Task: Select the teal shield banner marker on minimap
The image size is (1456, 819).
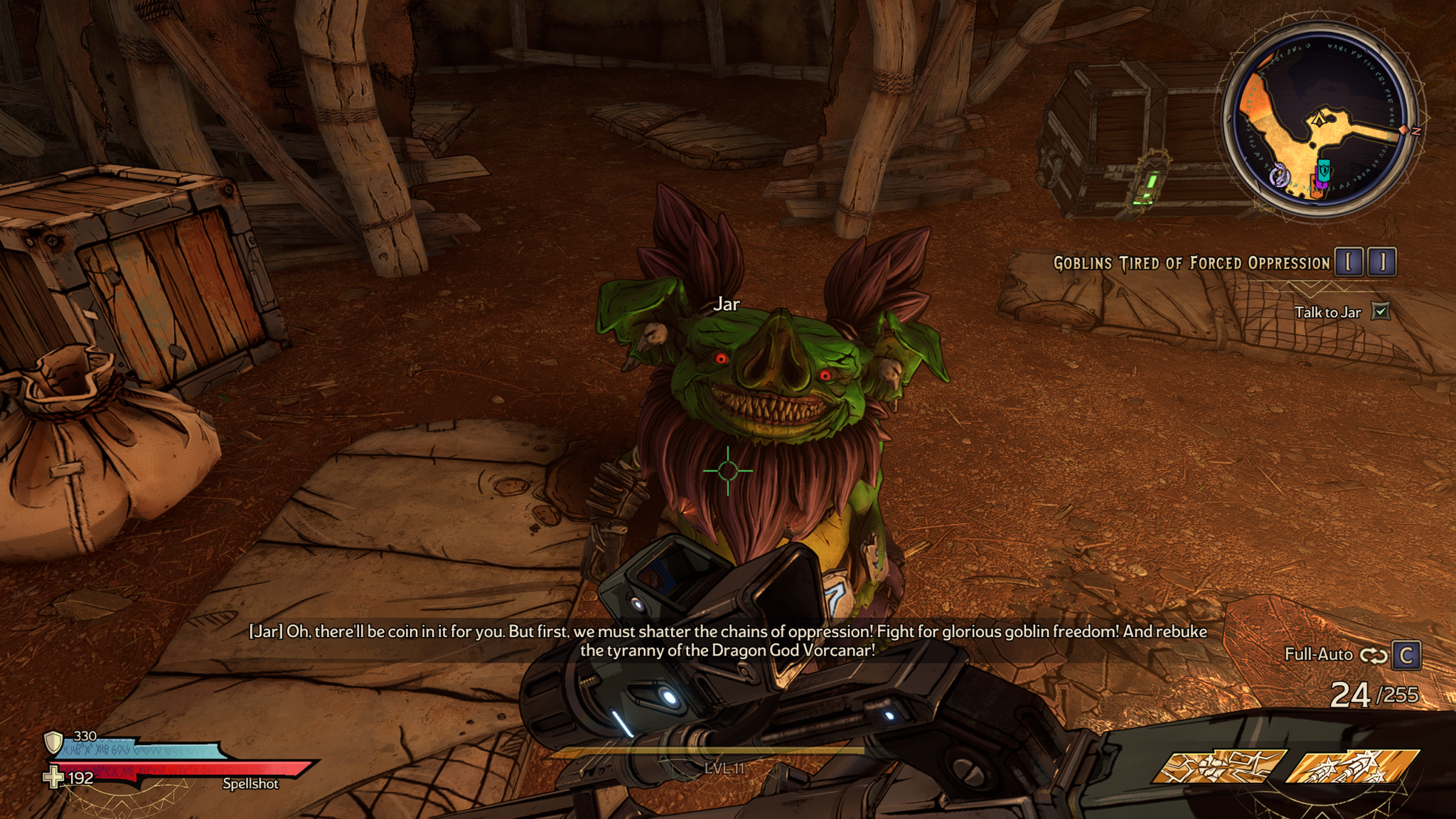Action: [x=1323, y=170]
